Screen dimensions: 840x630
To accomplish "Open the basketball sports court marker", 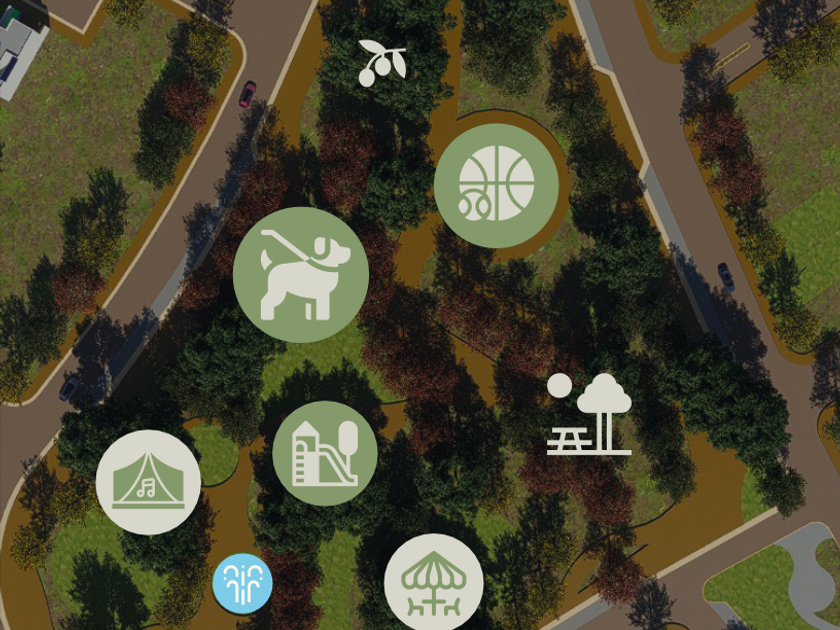I will coord(496,186).
